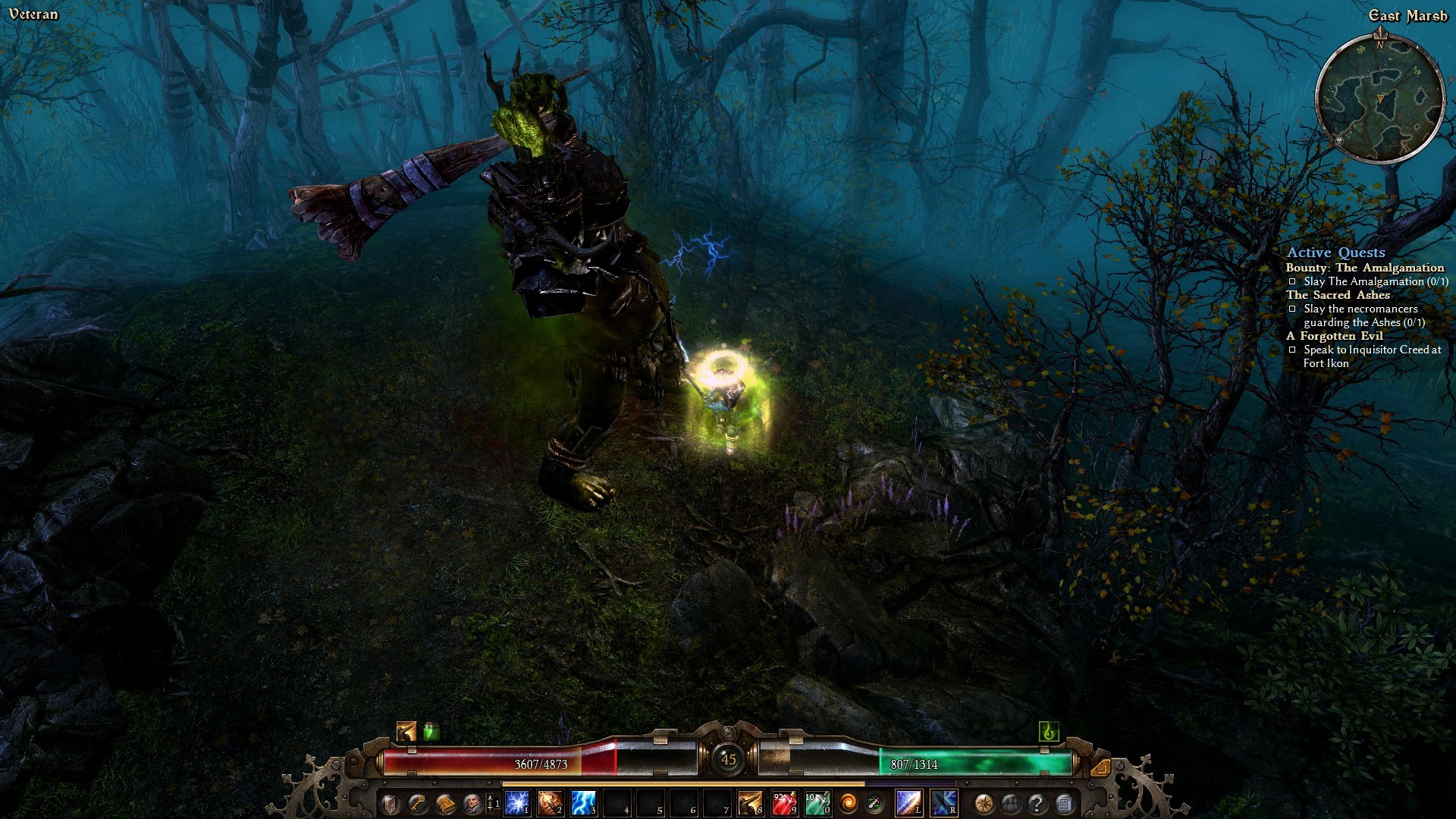Click the East Marsh minimap
Viewport: 1456px width, 819px height.
coord(1379,99)
